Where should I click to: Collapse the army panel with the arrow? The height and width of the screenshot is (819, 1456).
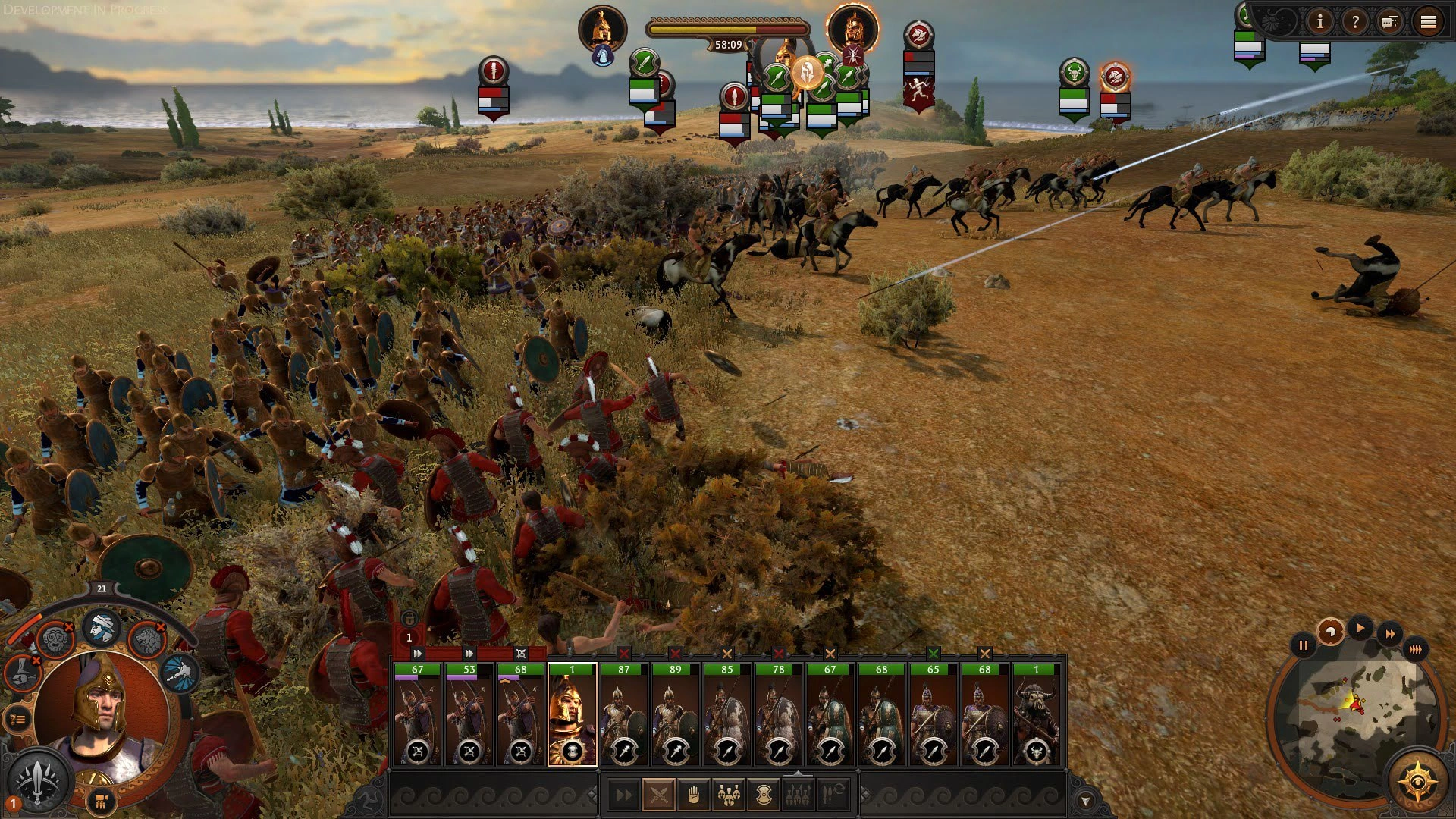pyautogui.click(x=1085, y=801)
